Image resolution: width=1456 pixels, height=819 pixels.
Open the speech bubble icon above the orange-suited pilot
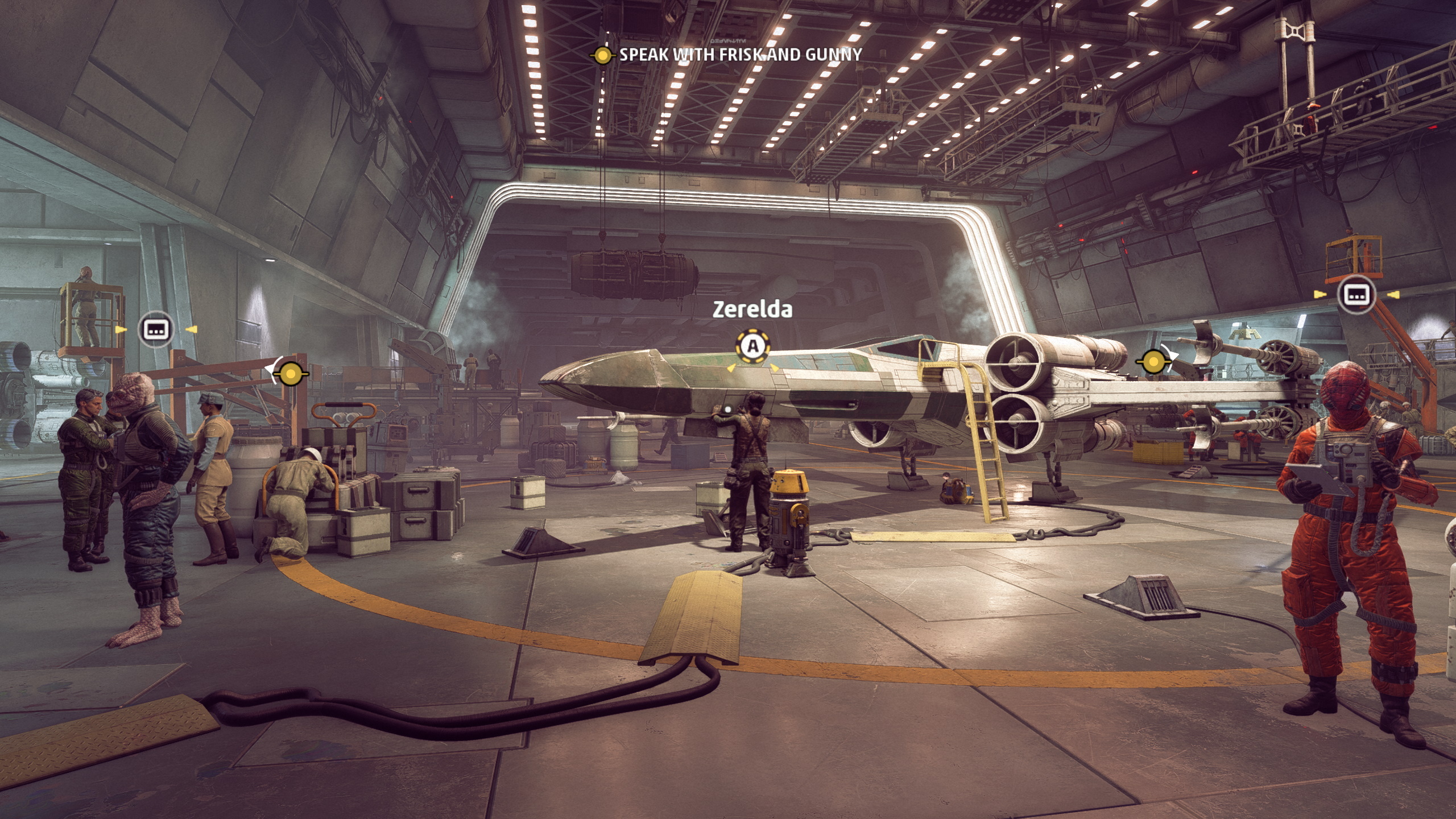1356,294
